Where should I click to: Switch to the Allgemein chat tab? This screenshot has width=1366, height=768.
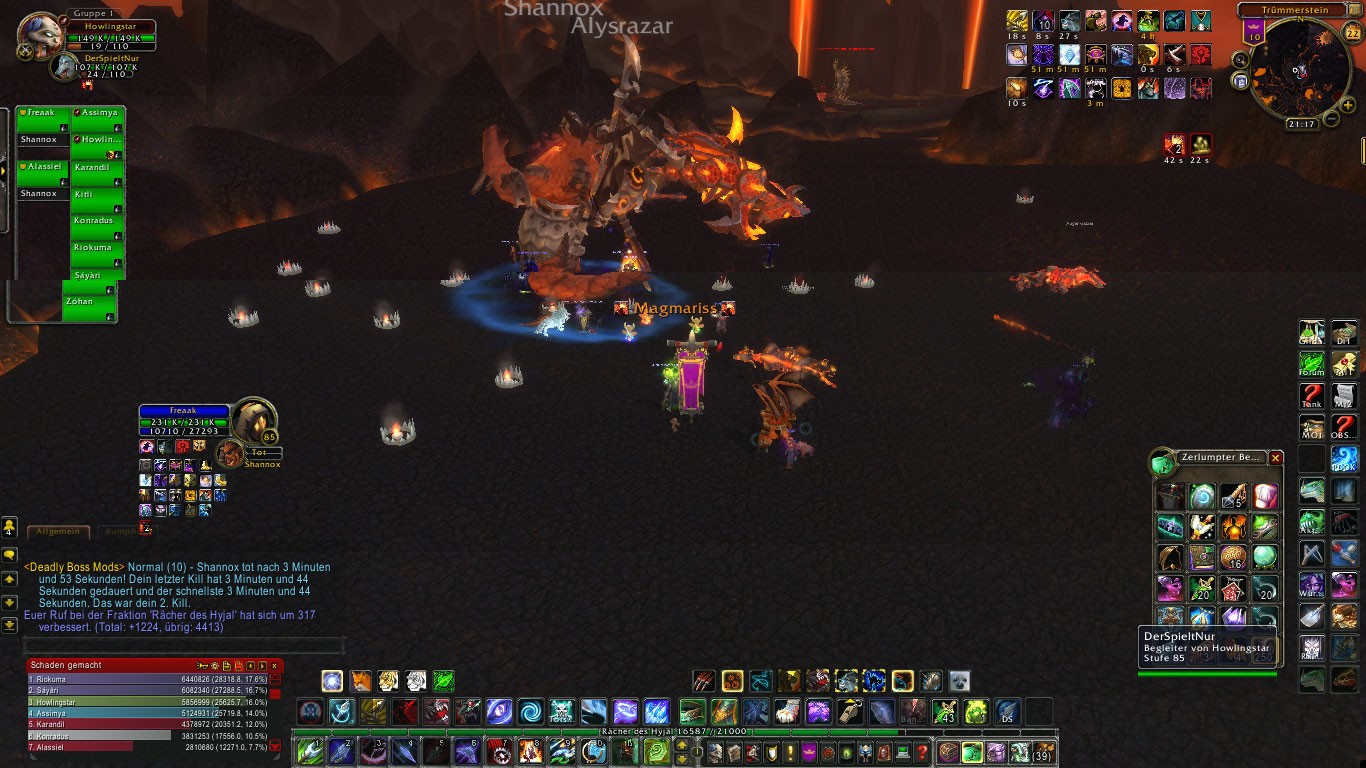click(x=58, y=532)
